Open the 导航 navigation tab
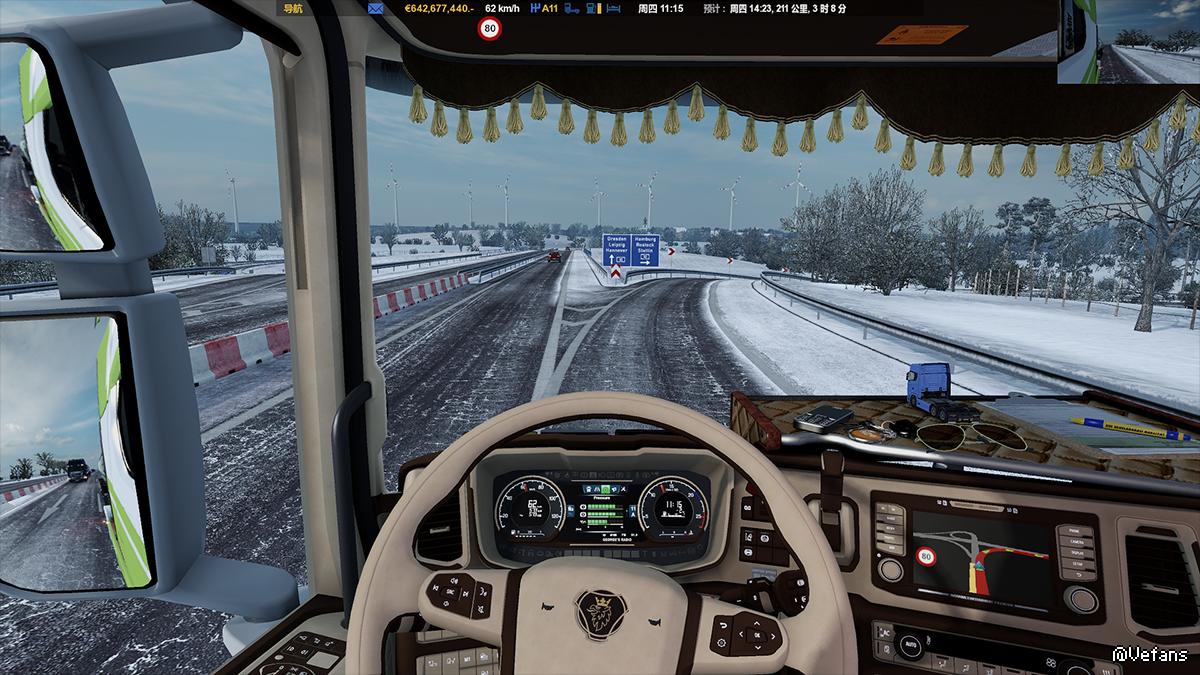 coord(293,8)
